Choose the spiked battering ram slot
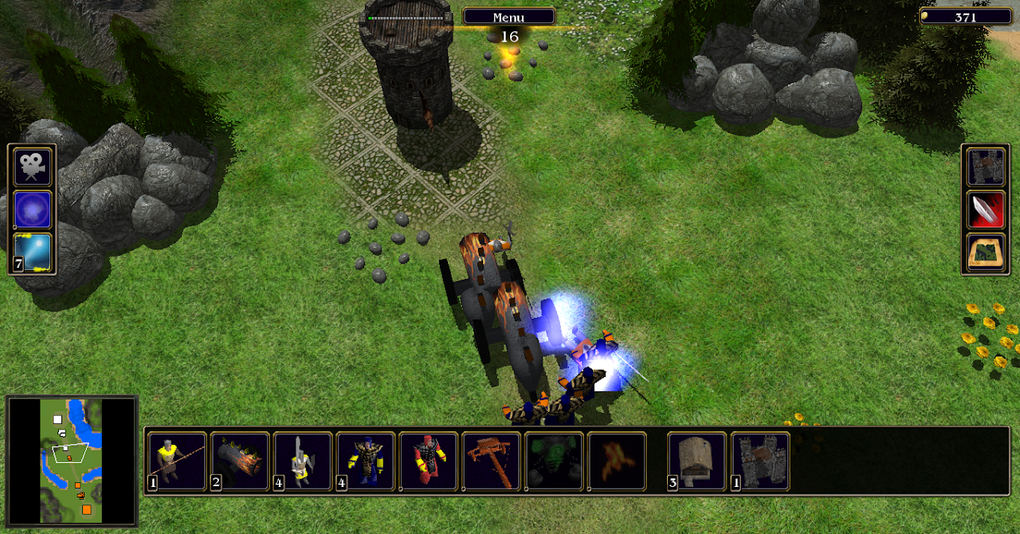Screen dimensions: 1020x534 240,461
